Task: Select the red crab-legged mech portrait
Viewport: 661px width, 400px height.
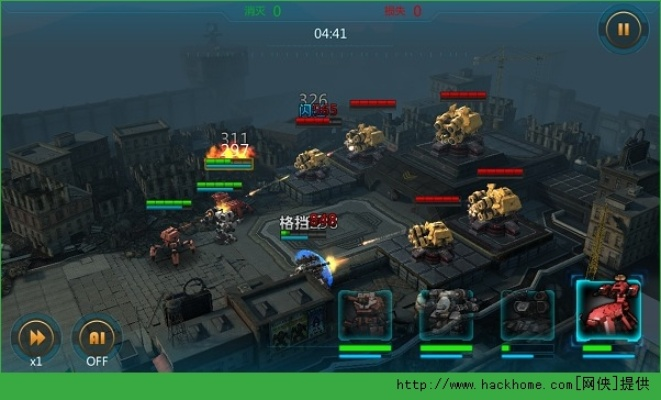Action: point(608,311)
